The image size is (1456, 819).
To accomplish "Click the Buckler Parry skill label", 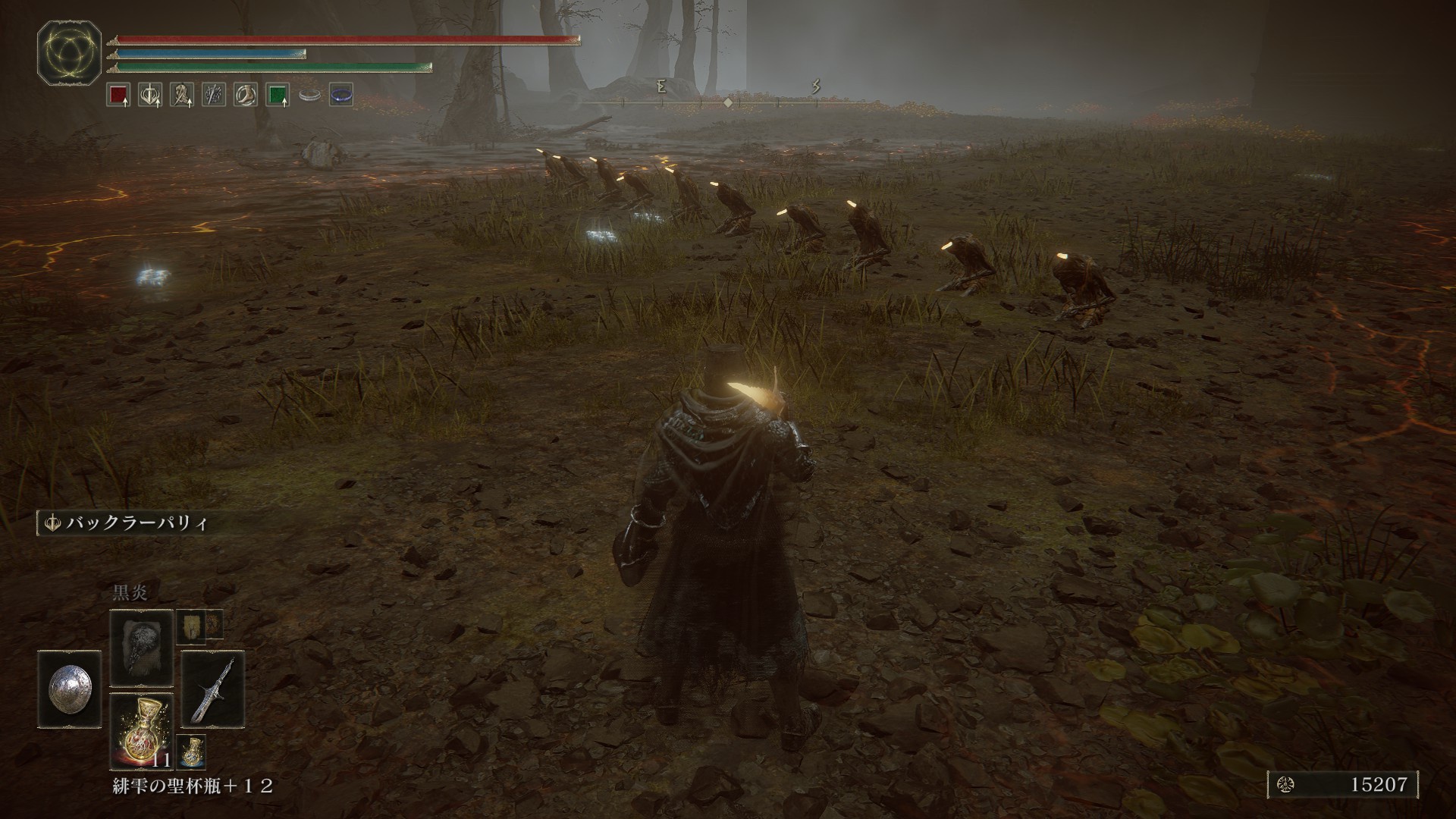I will pos(129,523).
